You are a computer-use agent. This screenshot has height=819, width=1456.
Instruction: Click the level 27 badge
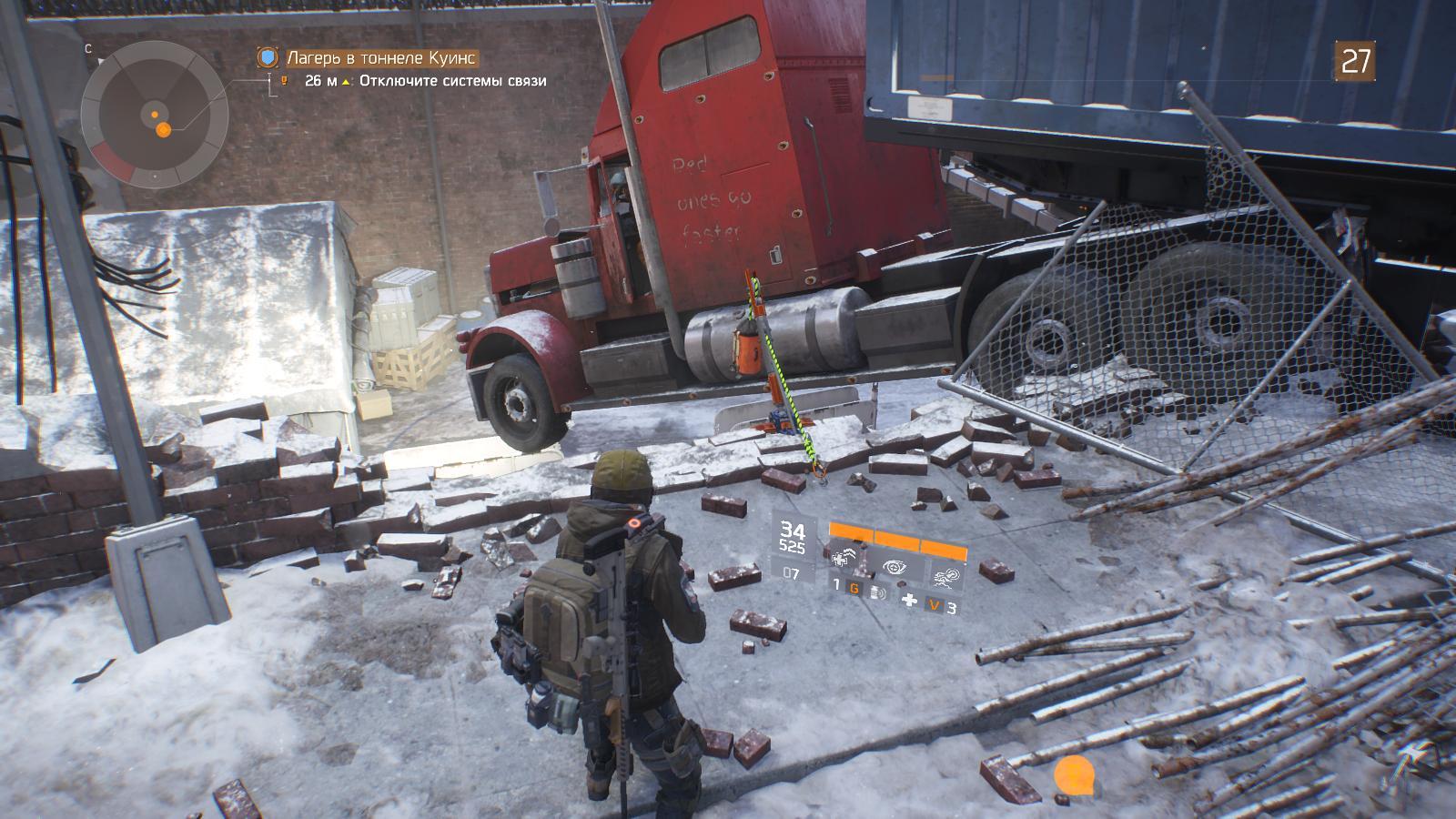tap(1355, 61)
